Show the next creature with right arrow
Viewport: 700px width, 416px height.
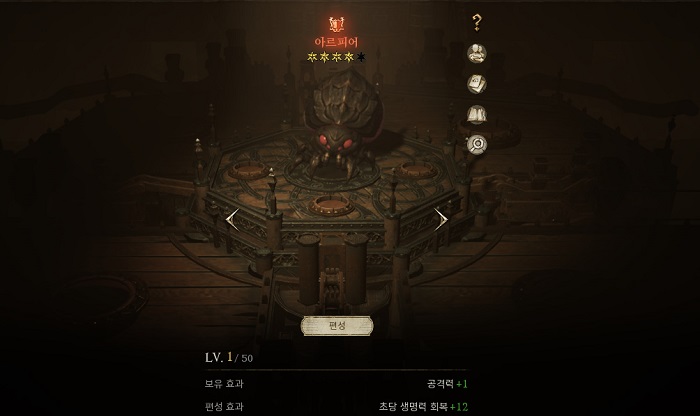441,218
